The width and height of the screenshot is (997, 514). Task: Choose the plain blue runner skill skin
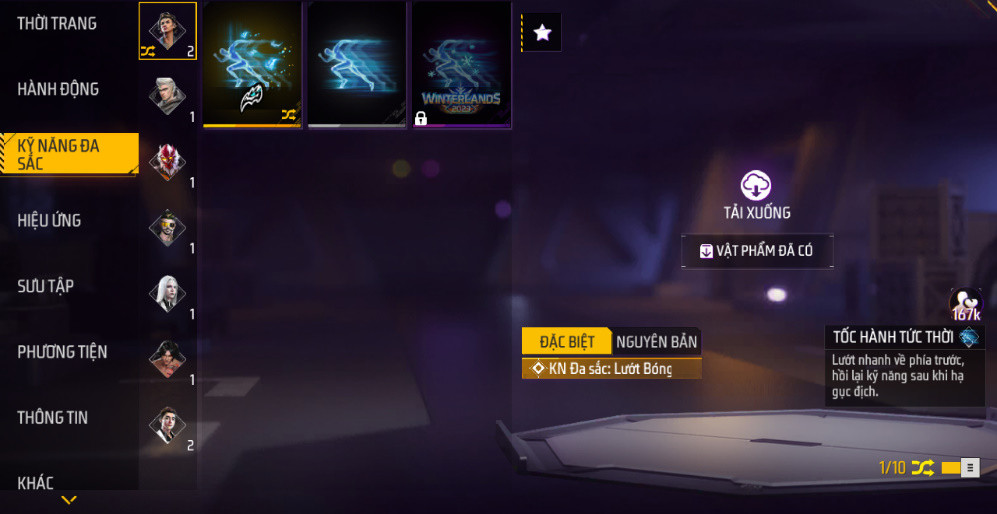[x=356, y=64]
